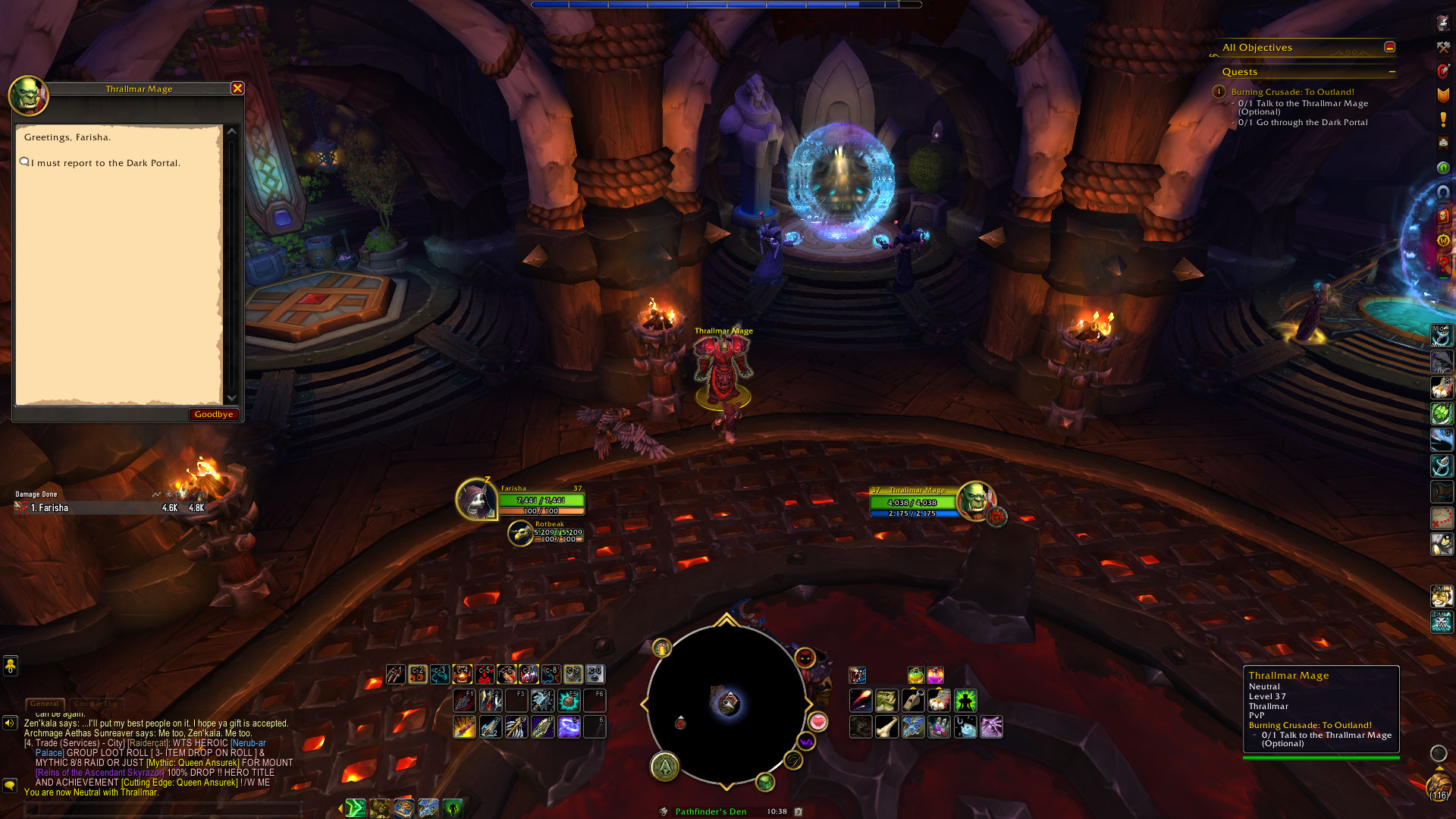Screen dimensions: 1456x819
Task: Collapse the All Objectives tracker
Action: [x=1389, y=47]
